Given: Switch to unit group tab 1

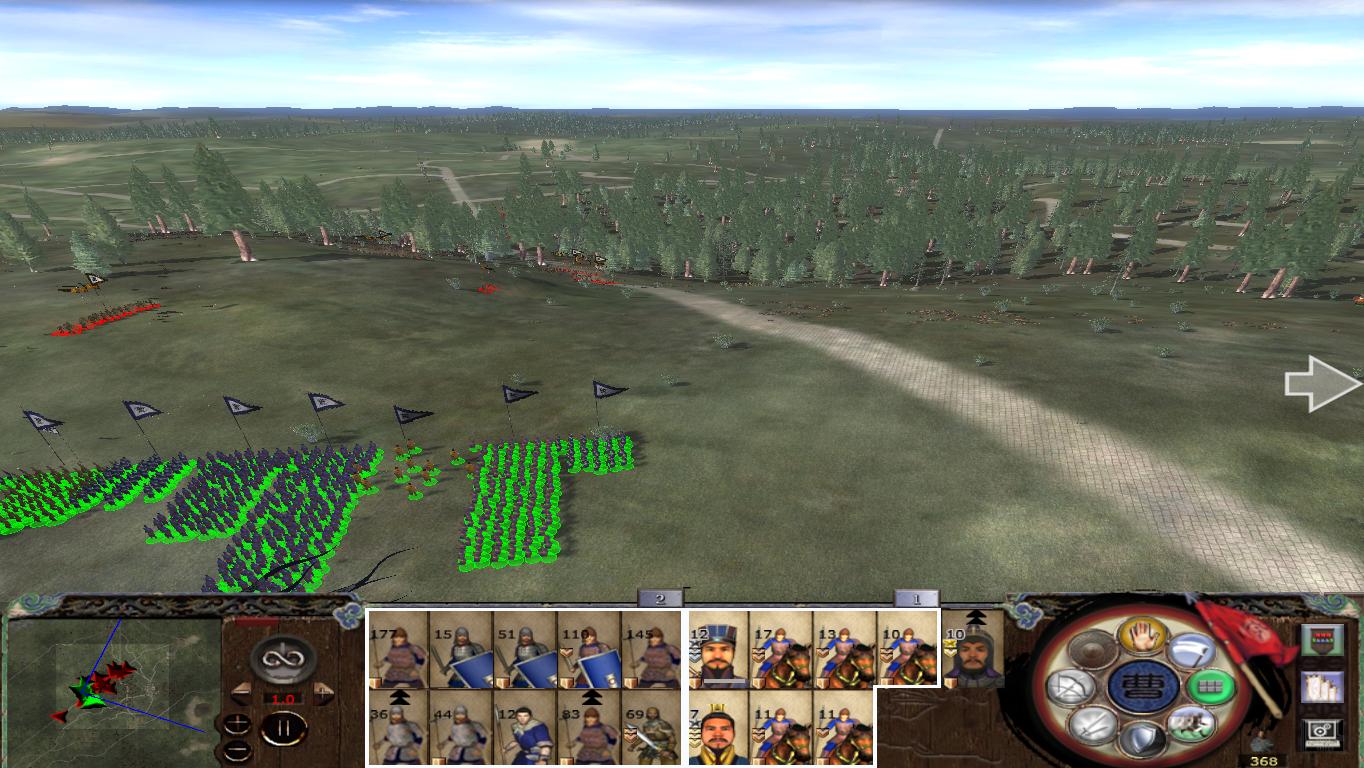Looking at the screenshot, I should [x=915, y=599].
